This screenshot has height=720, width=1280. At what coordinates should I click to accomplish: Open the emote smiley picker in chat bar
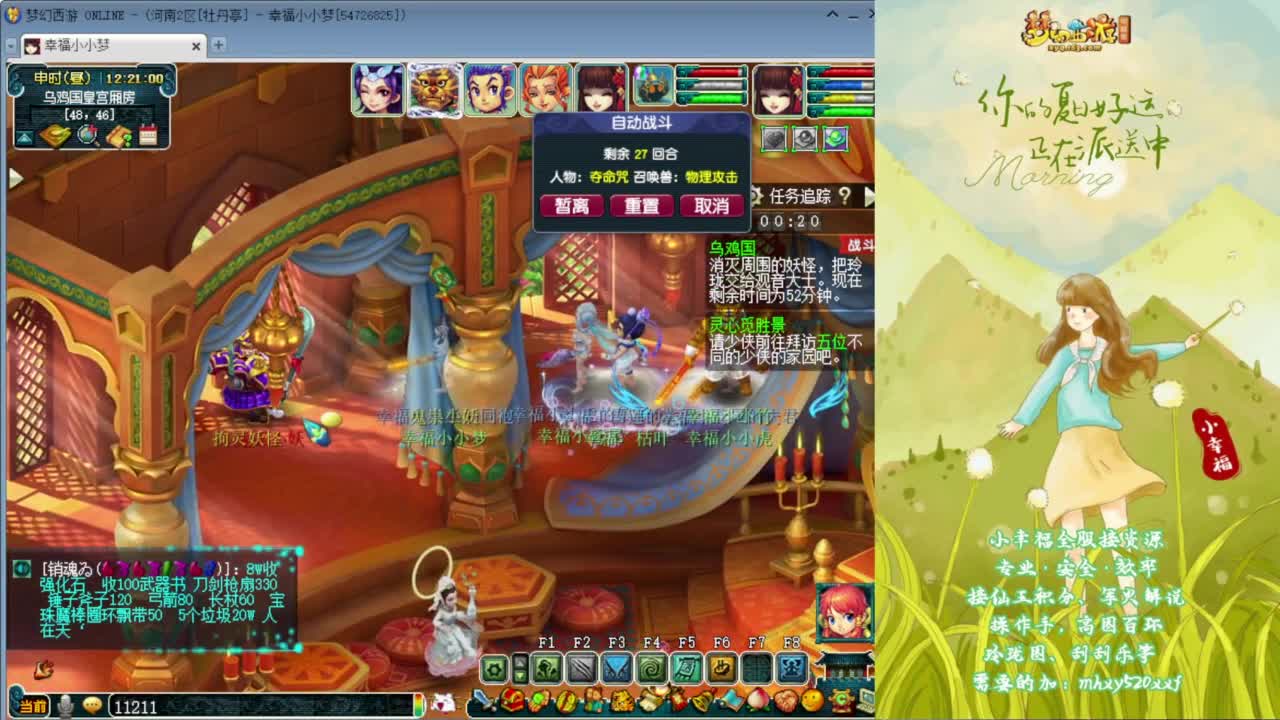[91, 705]
